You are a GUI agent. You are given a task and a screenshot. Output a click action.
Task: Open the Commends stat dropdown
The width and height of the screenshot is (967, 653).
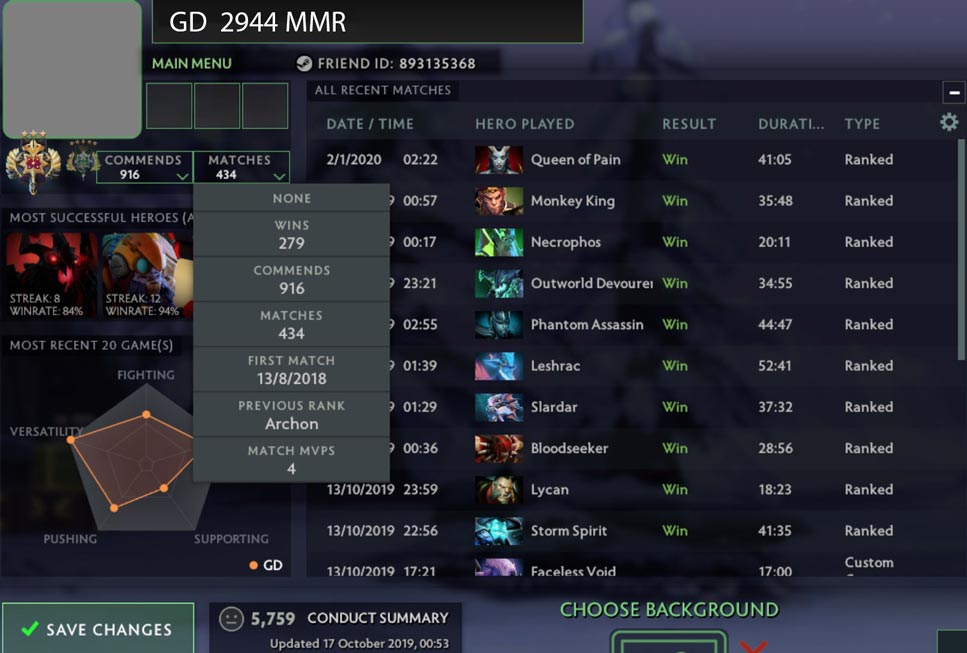pyautogui.click(x=144, y=167)
